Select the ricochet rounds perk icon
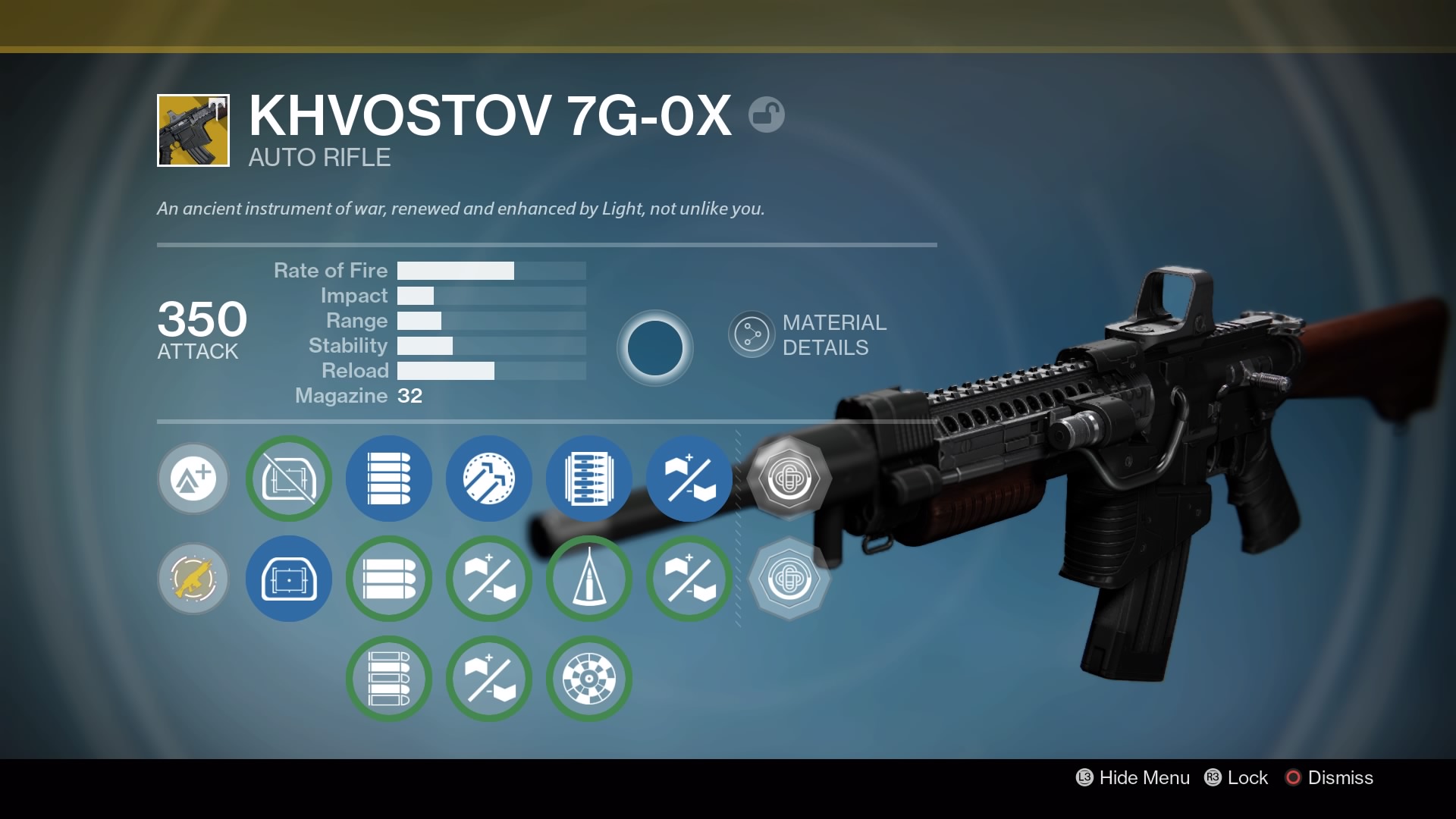 (489, 479)
